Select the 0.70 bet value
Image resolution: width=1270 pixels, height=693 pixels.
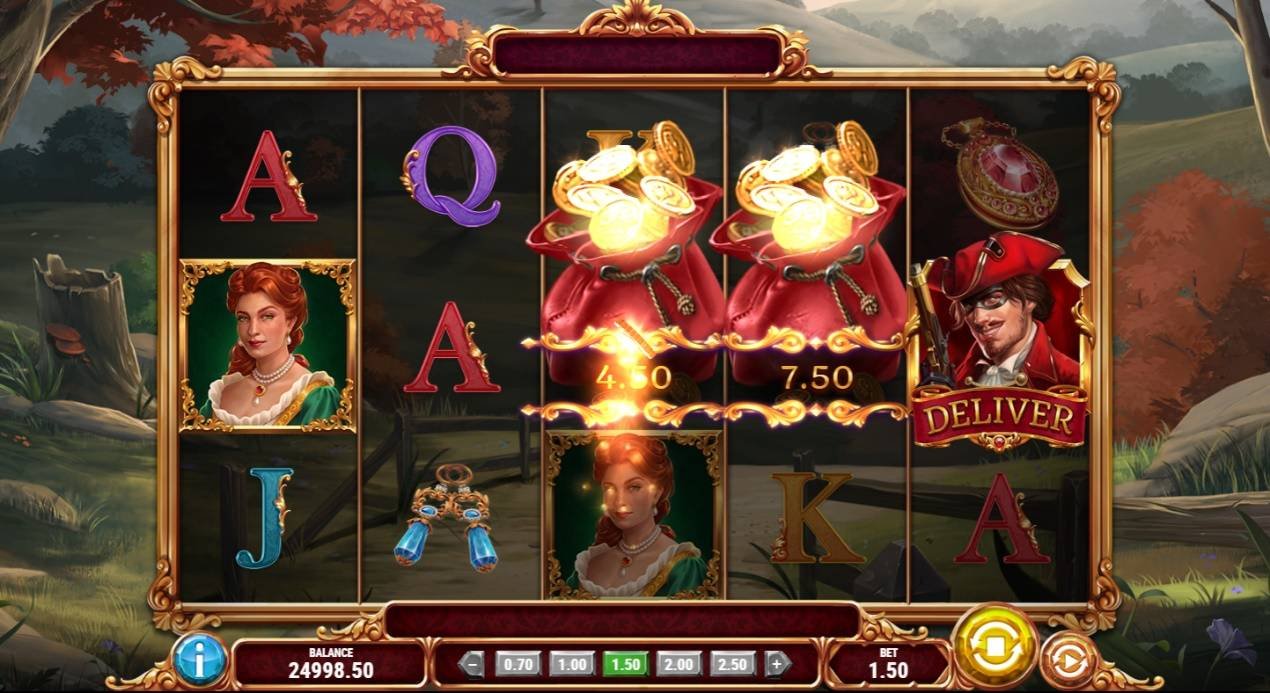tap(517, 663)
